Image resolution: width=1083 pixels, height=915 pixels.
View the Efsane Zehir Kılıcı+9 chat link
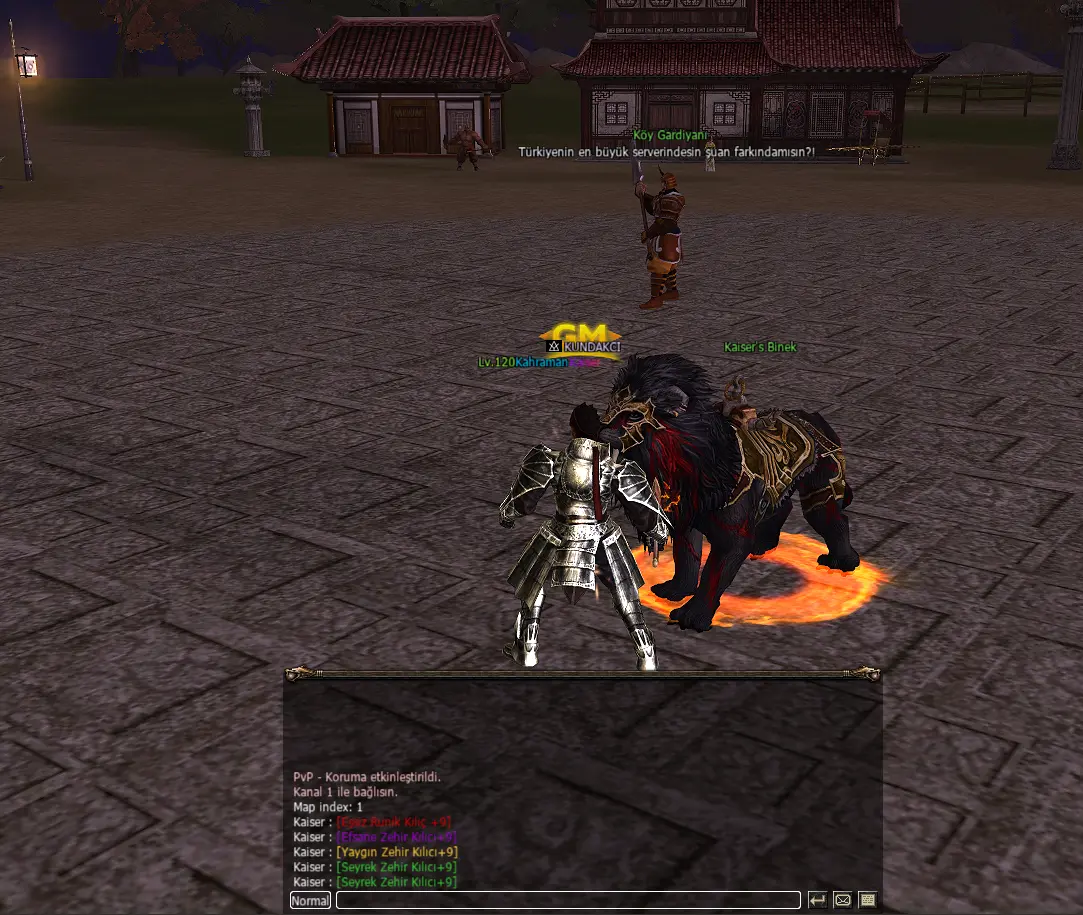click(x=397, y=837)
